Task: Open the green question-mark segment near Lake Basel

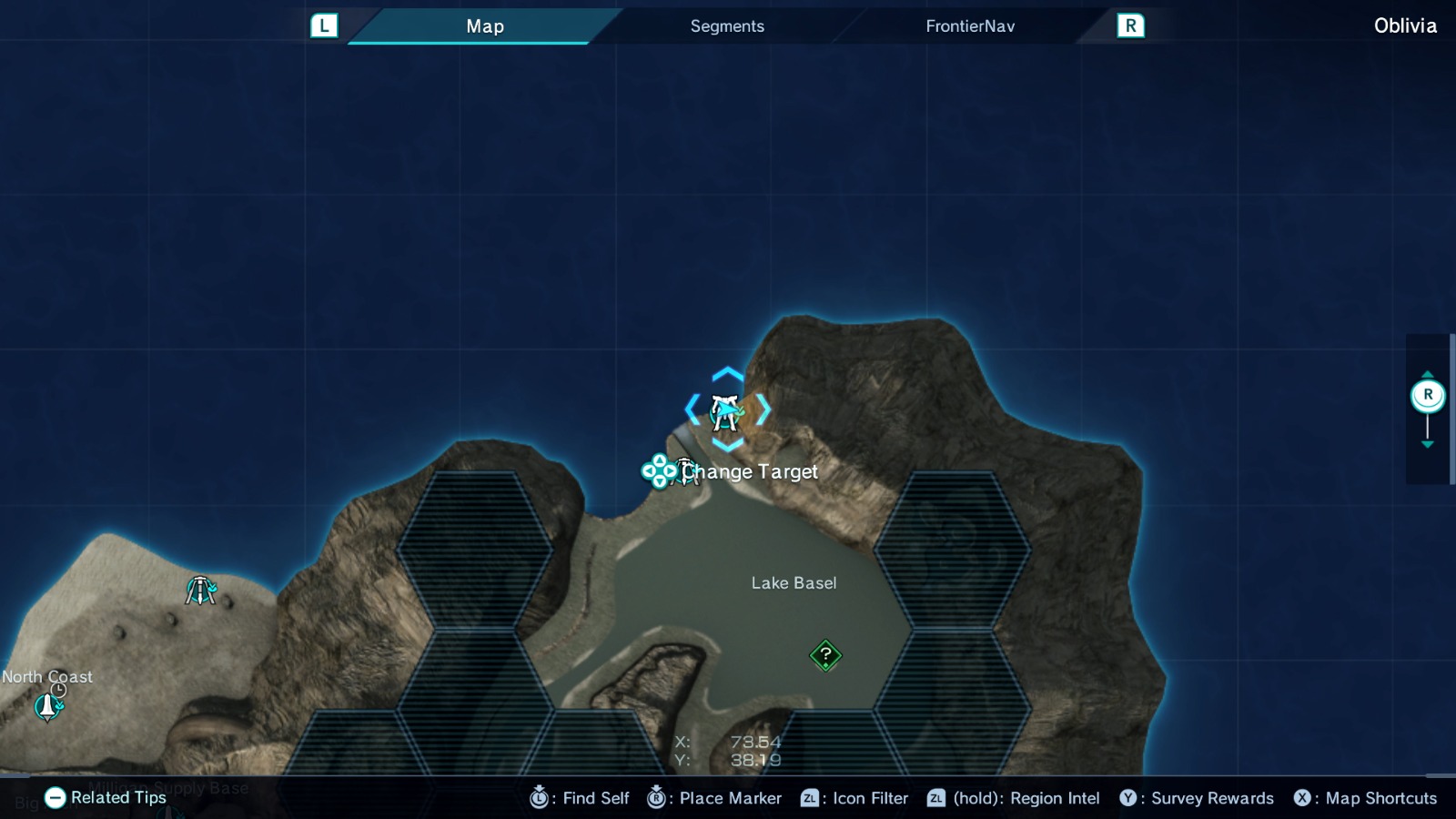Action: coord(824,653)
